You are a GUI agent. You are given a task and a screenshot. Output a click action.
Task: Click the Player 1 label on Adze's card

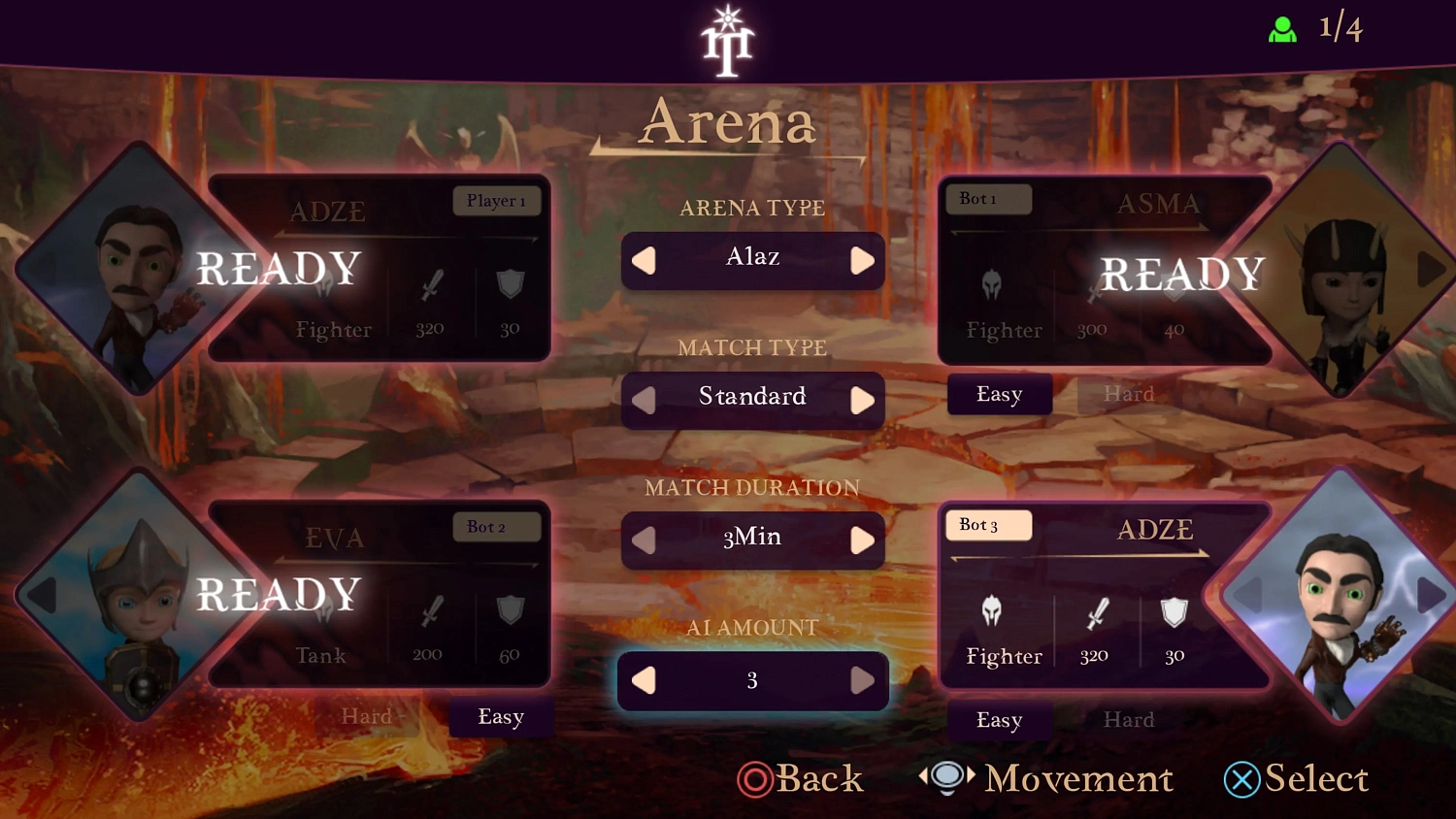point(497,201)
